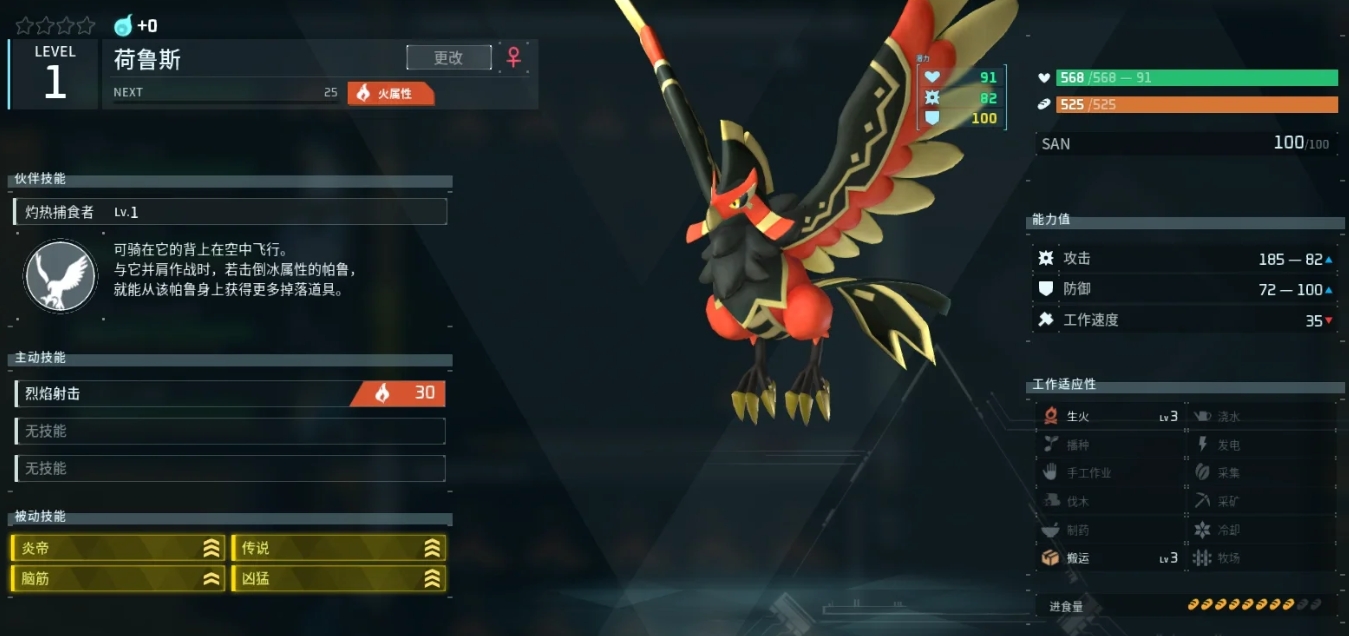Select the 烈焰射击 active skill
1349x636 pixels.
pos(230,394)
